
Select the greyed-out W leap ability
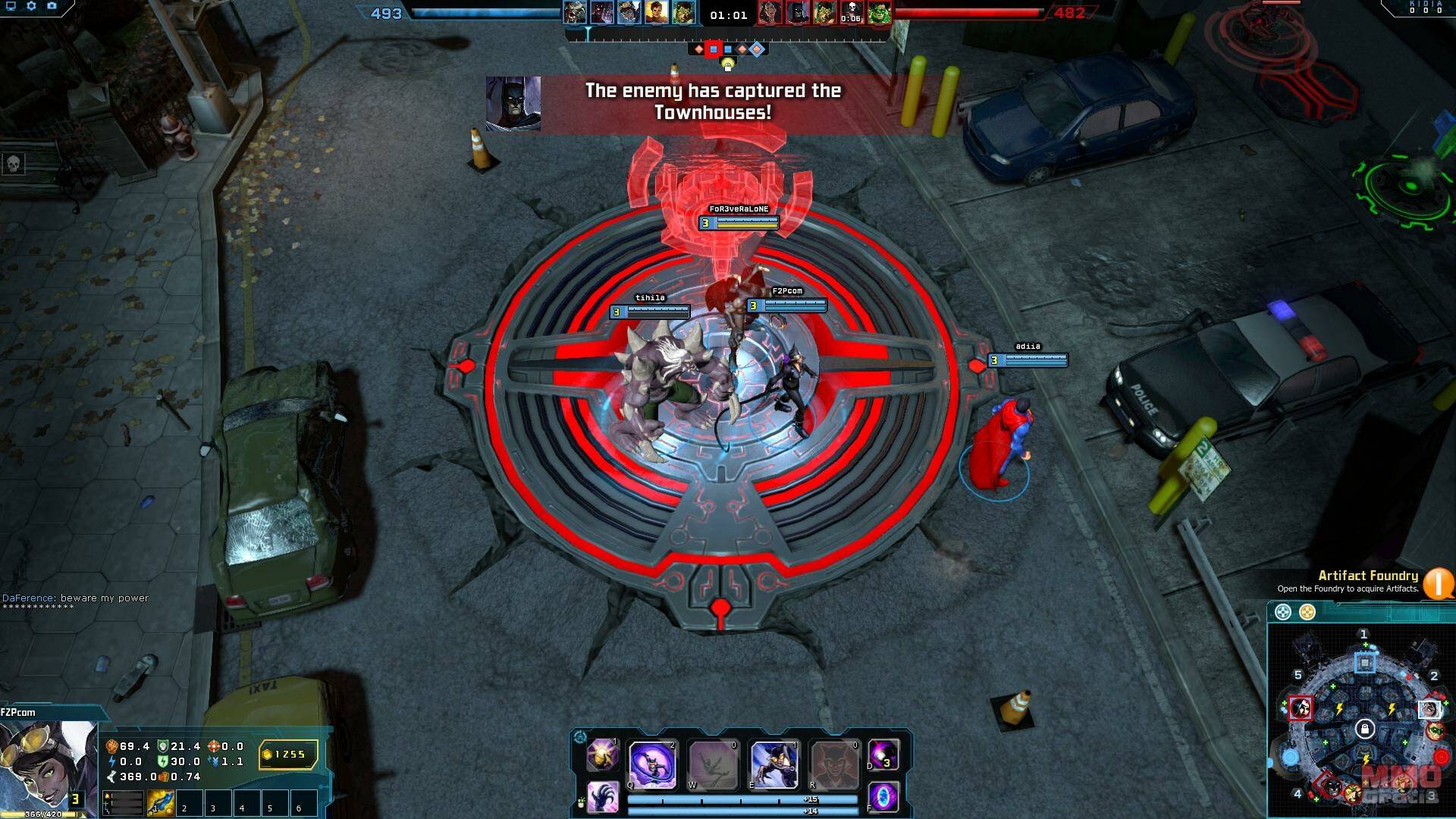point(713,764)
